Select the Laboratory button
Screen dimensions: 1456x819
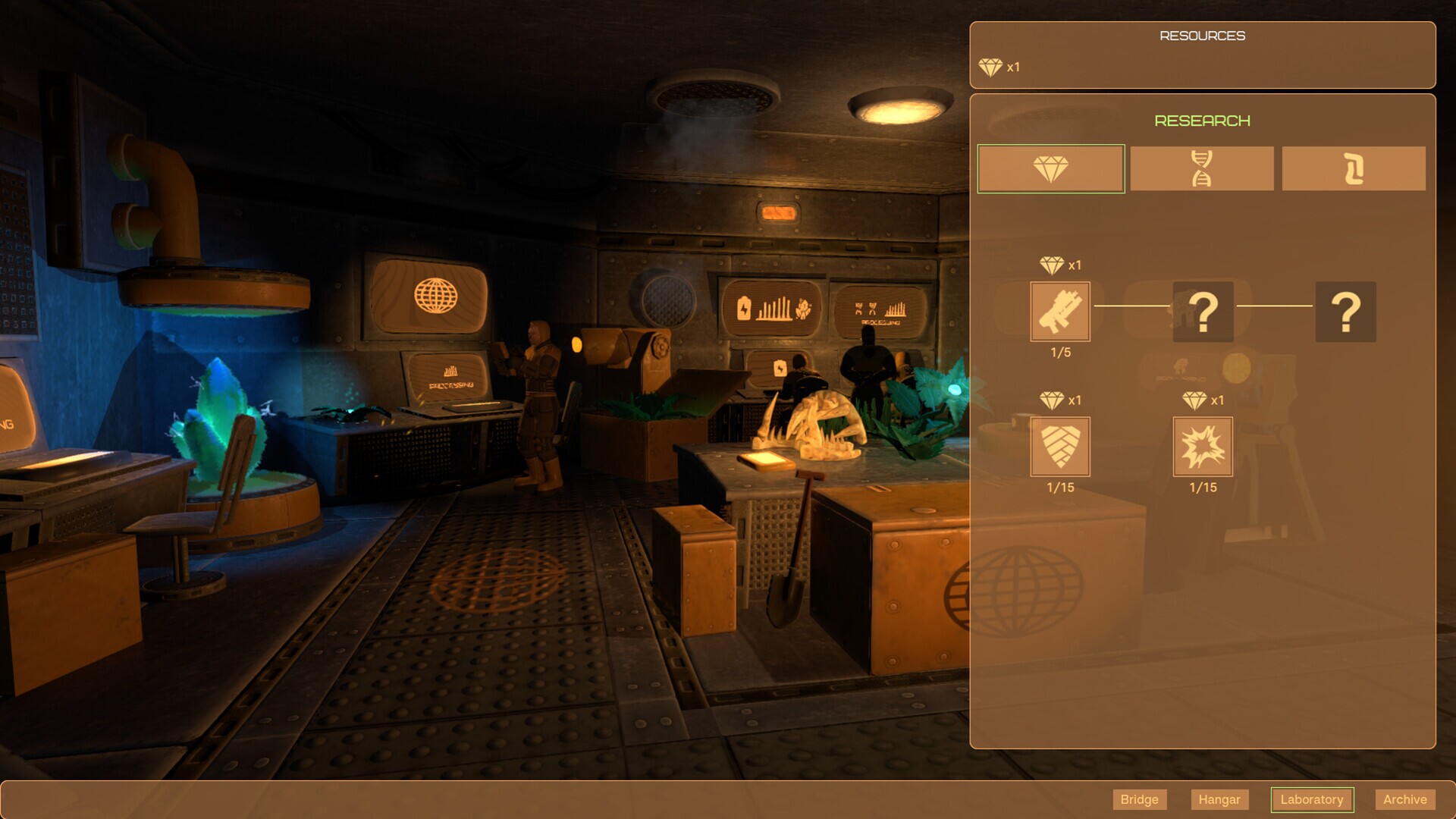[x=1313, y=799]
